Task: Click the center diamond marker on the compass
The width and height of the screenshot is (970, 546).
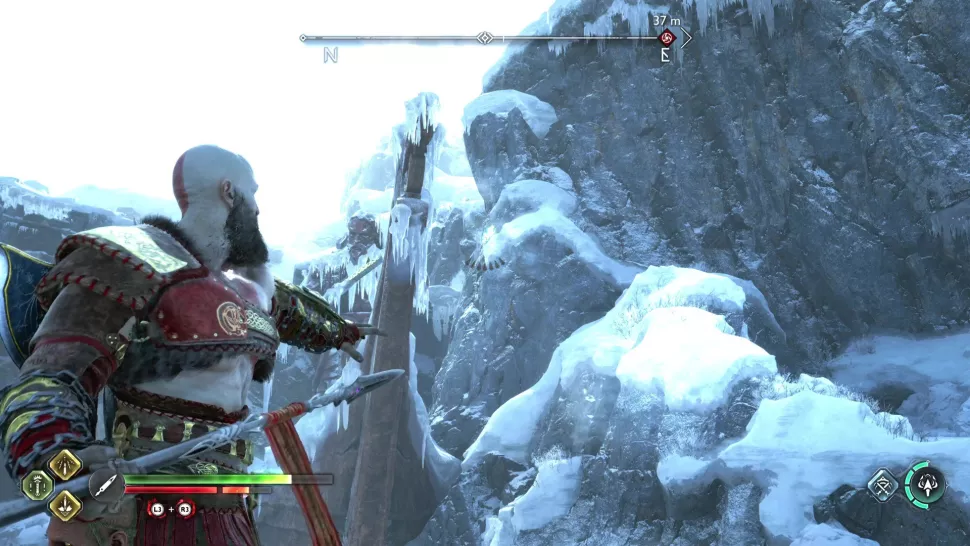Action: click(484, 38)
